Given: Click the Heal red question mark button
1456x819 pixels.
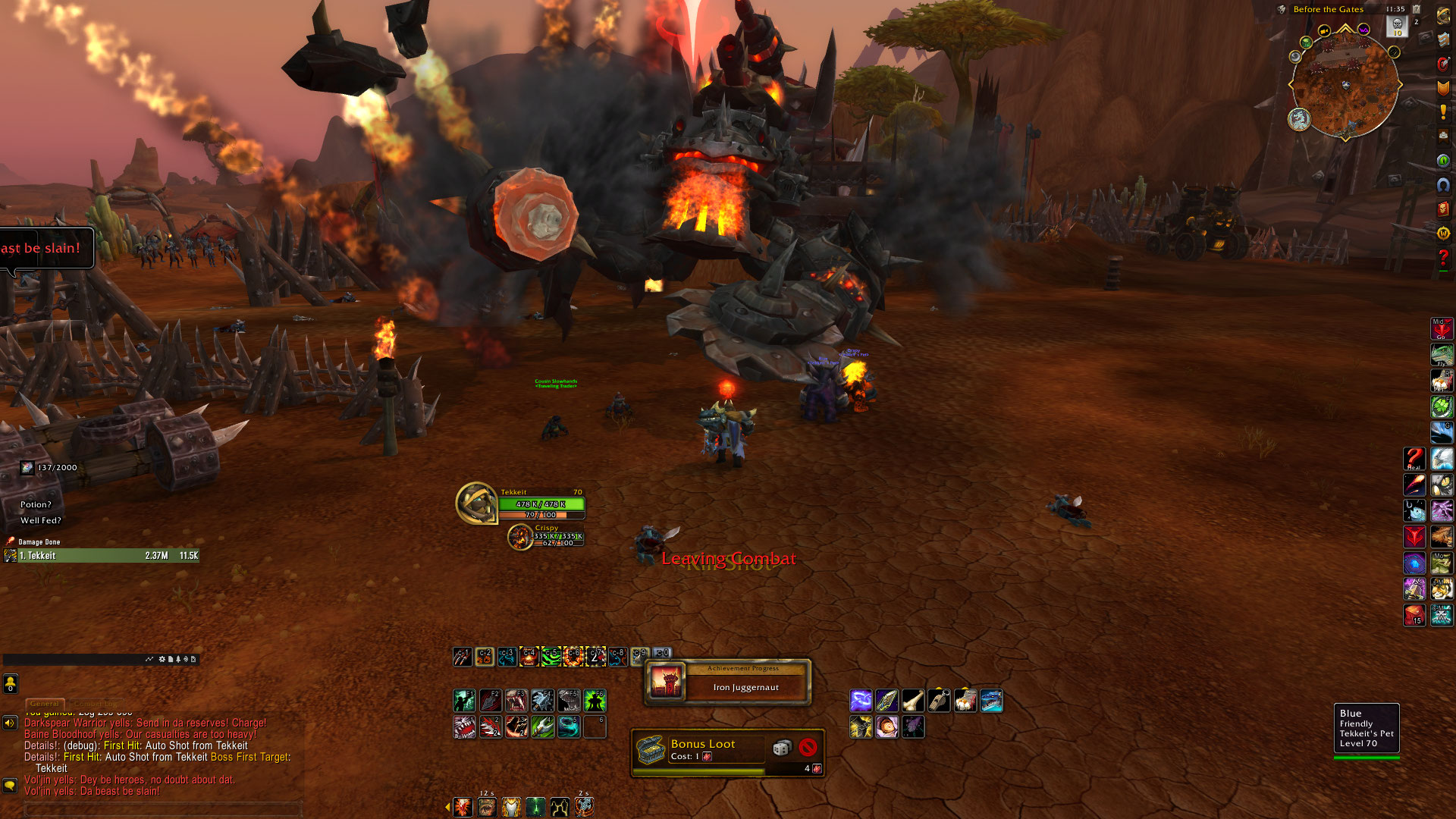Looking at the screenshot, I should [x=1414, y=460].
